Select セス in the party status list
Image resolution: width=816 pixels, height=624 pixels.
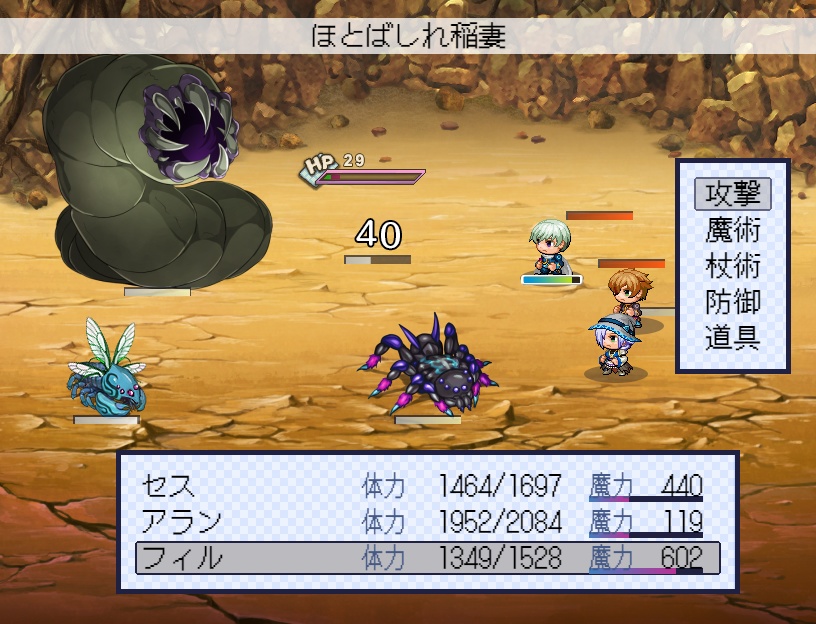pos(427,487)
